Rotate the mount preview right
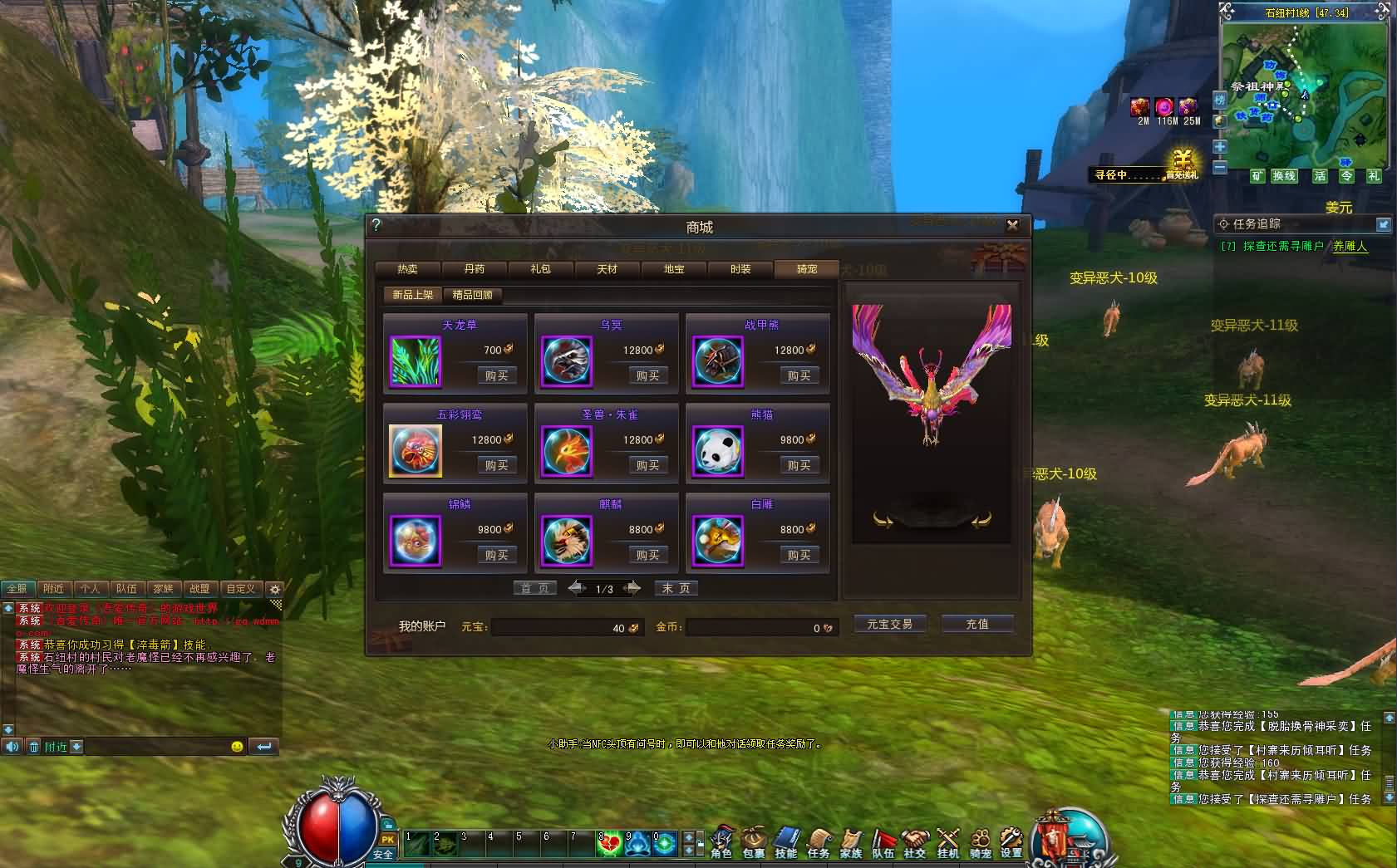Viewport: 1397px width, 868px height. coord(981,521)
